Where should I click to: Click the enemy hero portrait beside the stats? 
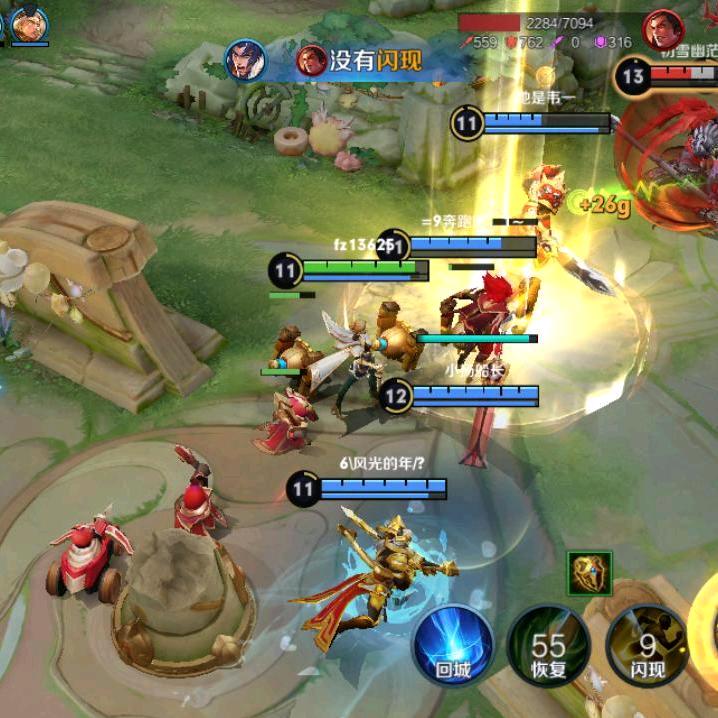tap(662, 30)
